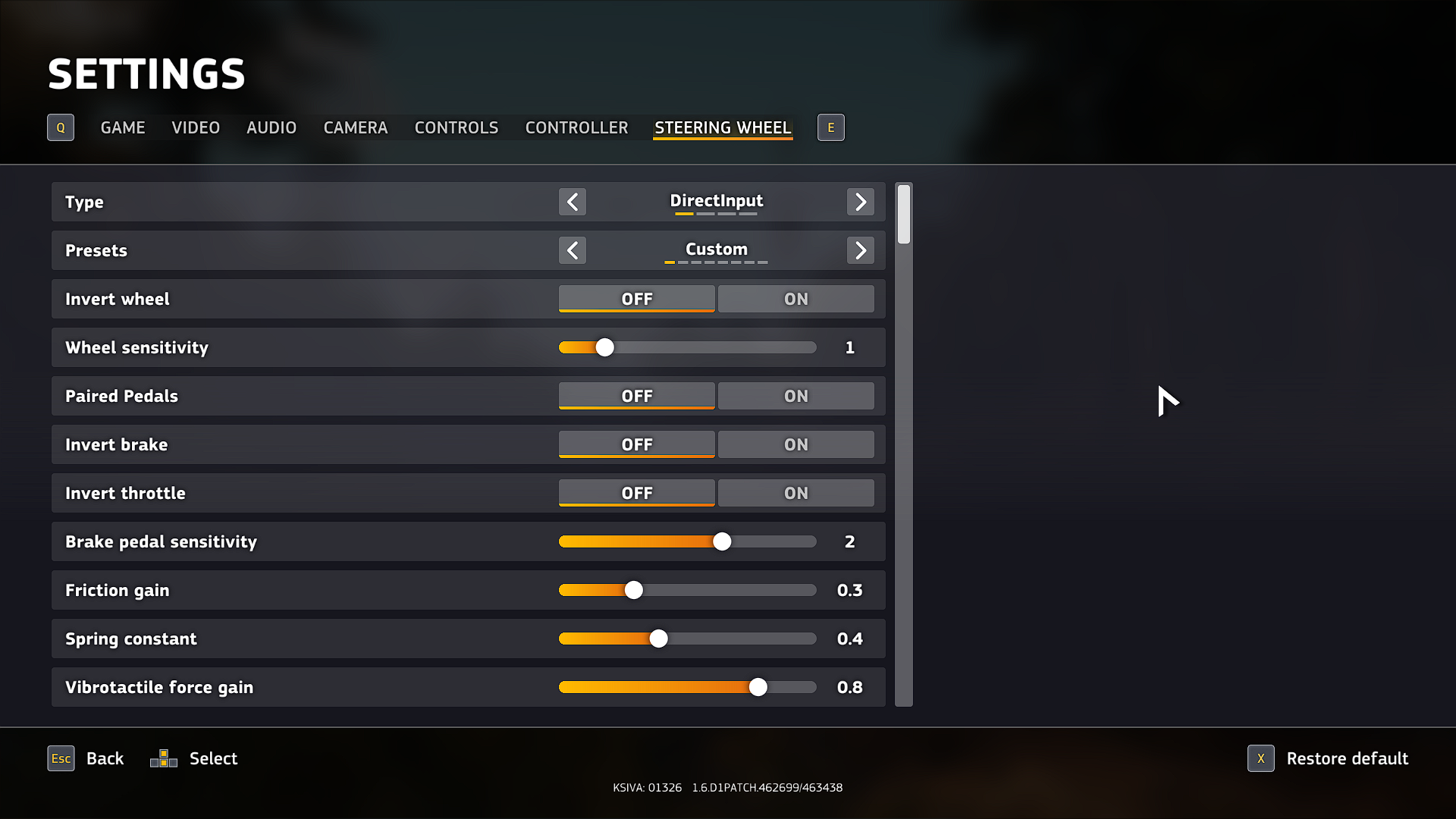1456x819 pixels.
Task: Click Back to exit settings
Action: (x=105, y=758)
